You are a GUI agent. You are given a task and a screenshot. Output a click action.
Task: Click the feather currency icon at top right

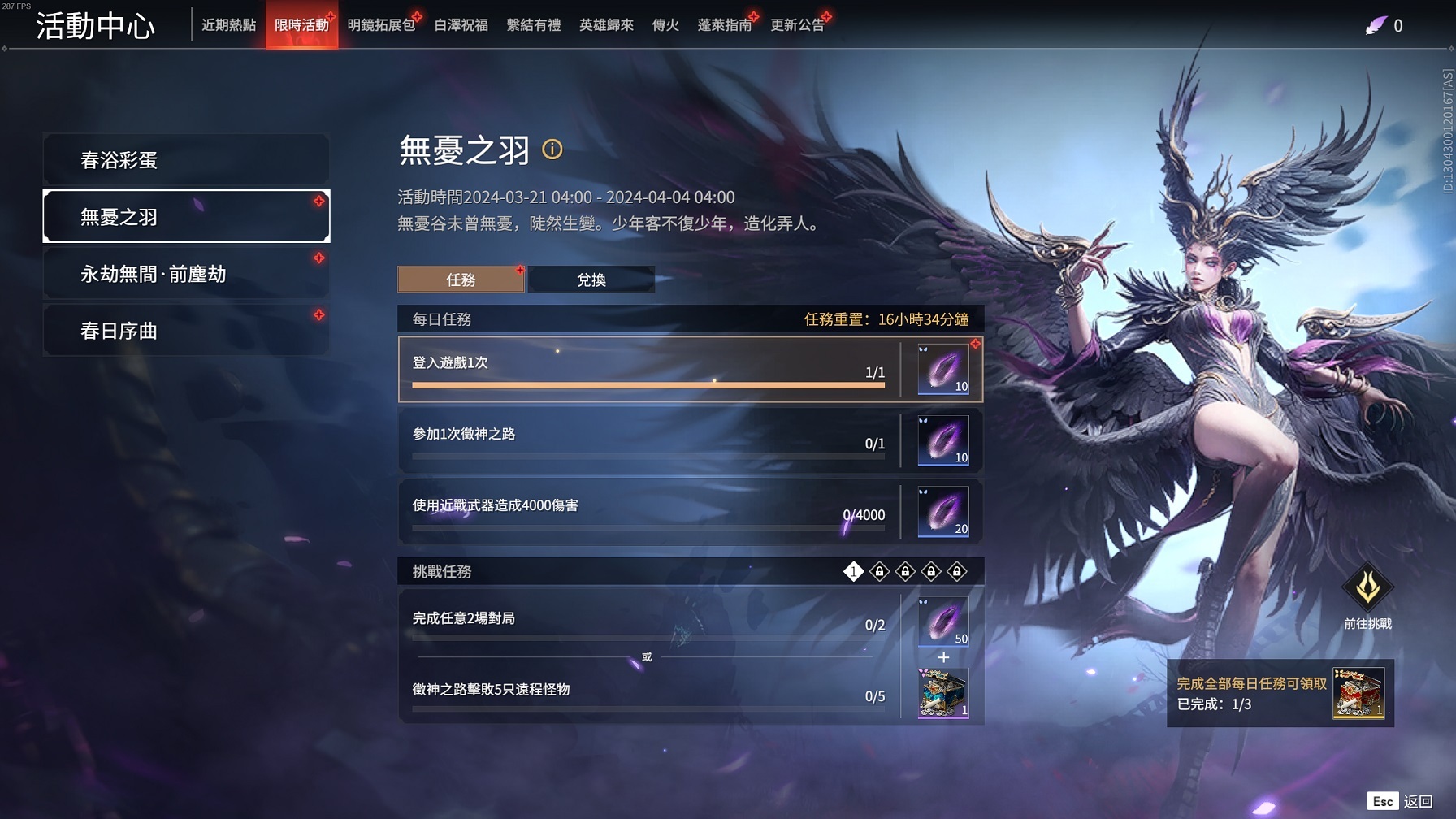(1376, 25)
